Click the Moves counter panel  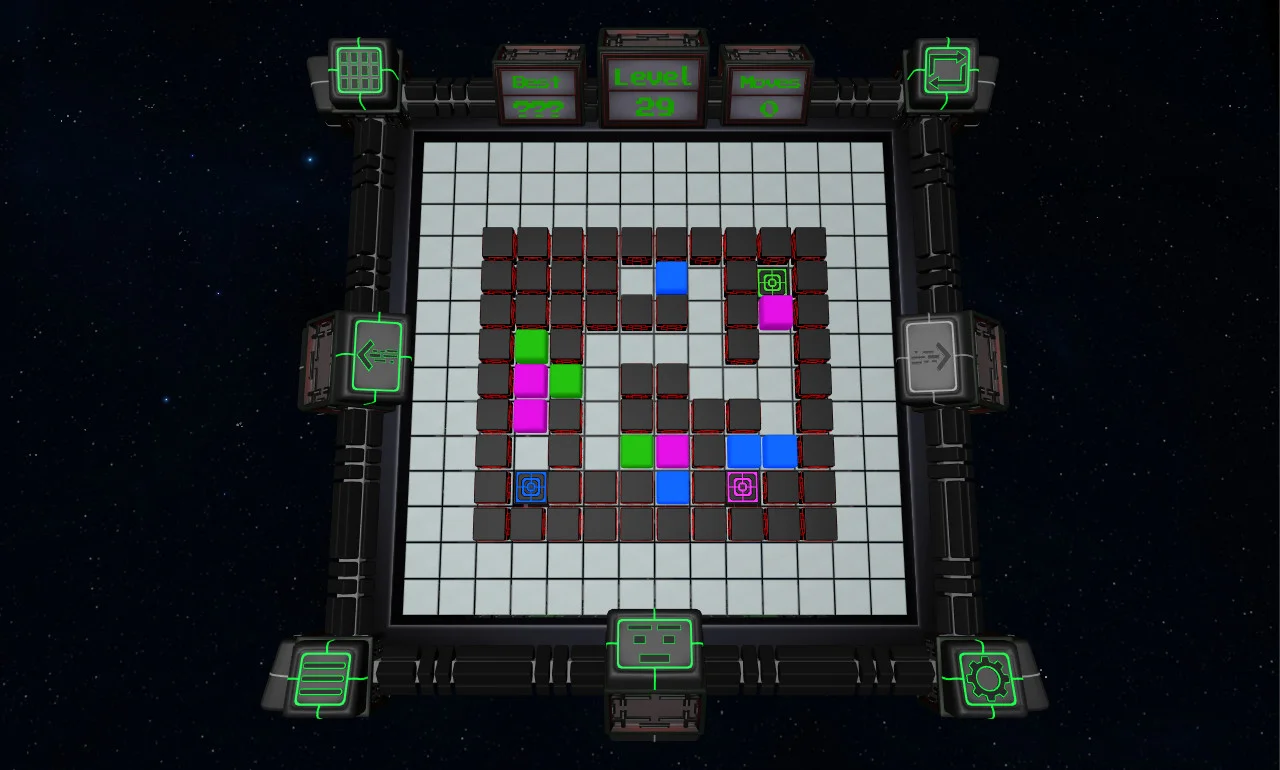pos(767,92)
